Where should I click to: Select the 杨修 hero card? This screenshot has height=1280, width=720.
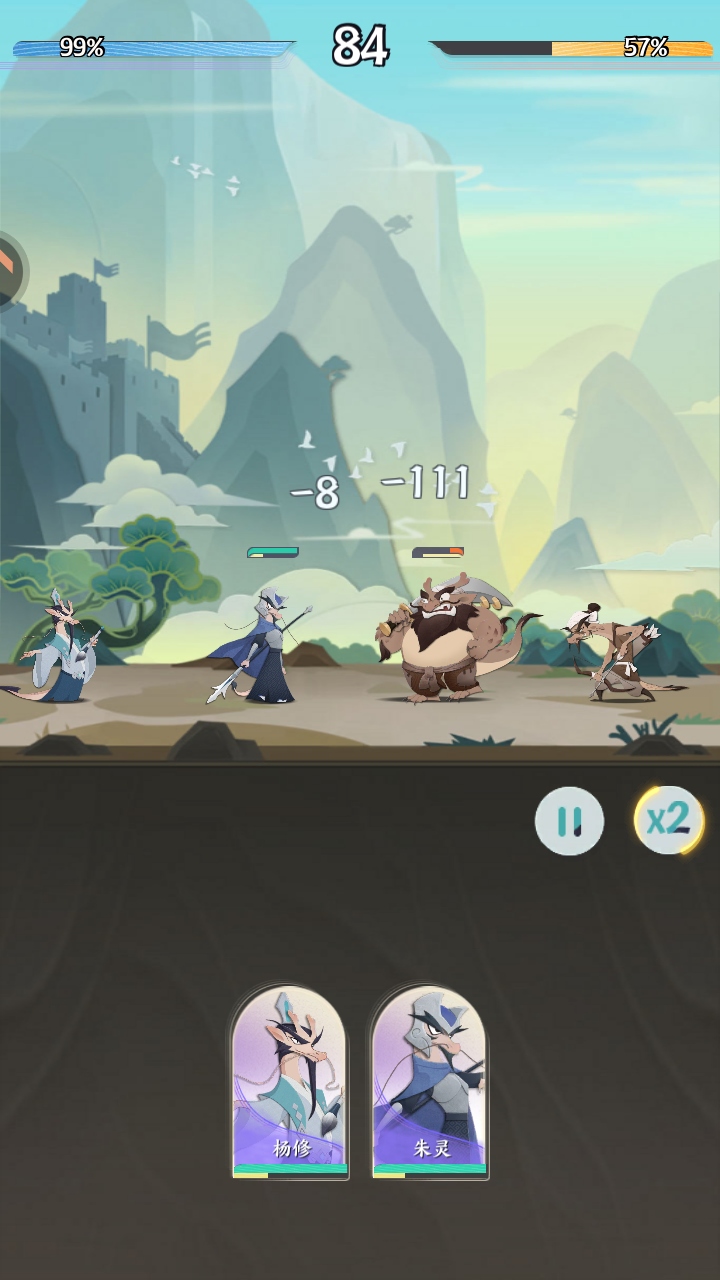pos(290,1082)
